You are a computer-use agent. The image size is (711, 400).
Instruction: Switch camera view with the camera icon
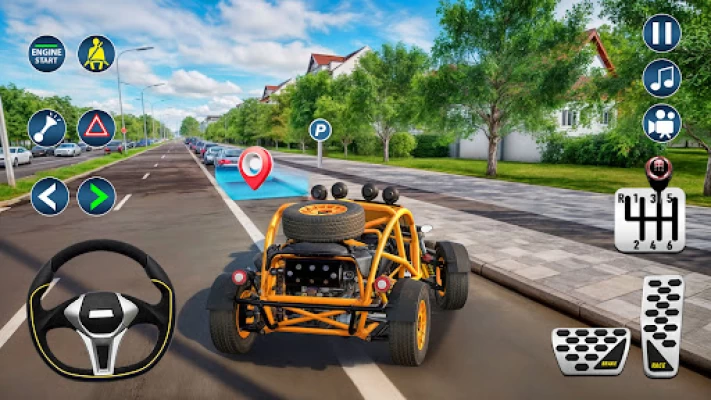coord(661,123)
